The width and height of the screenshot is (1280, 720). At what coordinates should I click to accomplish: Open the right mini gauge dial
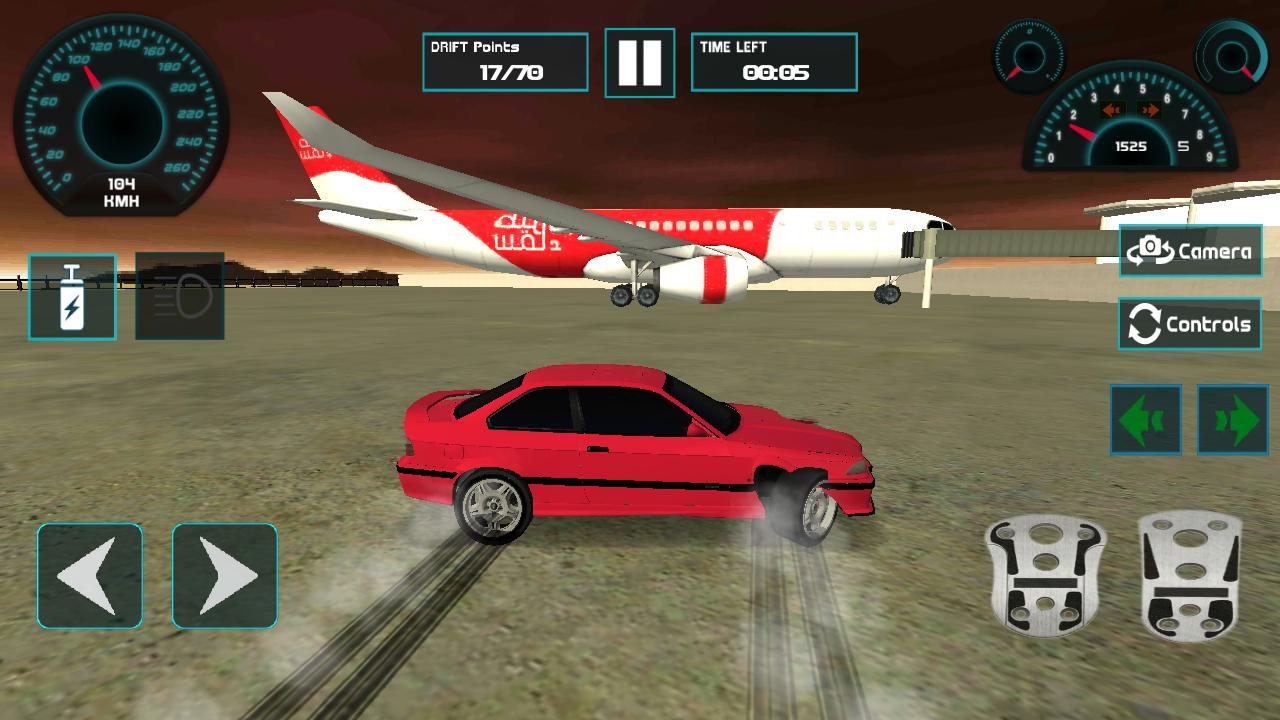point(1230,55)
